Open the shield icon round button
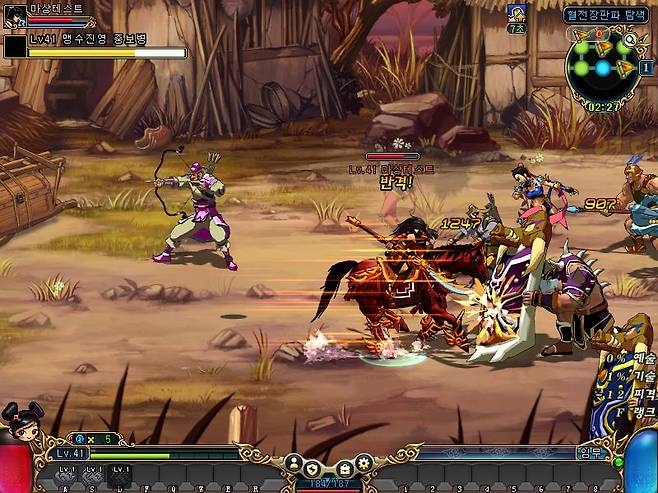Image resolution: width=658 pixels, height=493 pixels. pyautogui.click(x=313, y=468)
